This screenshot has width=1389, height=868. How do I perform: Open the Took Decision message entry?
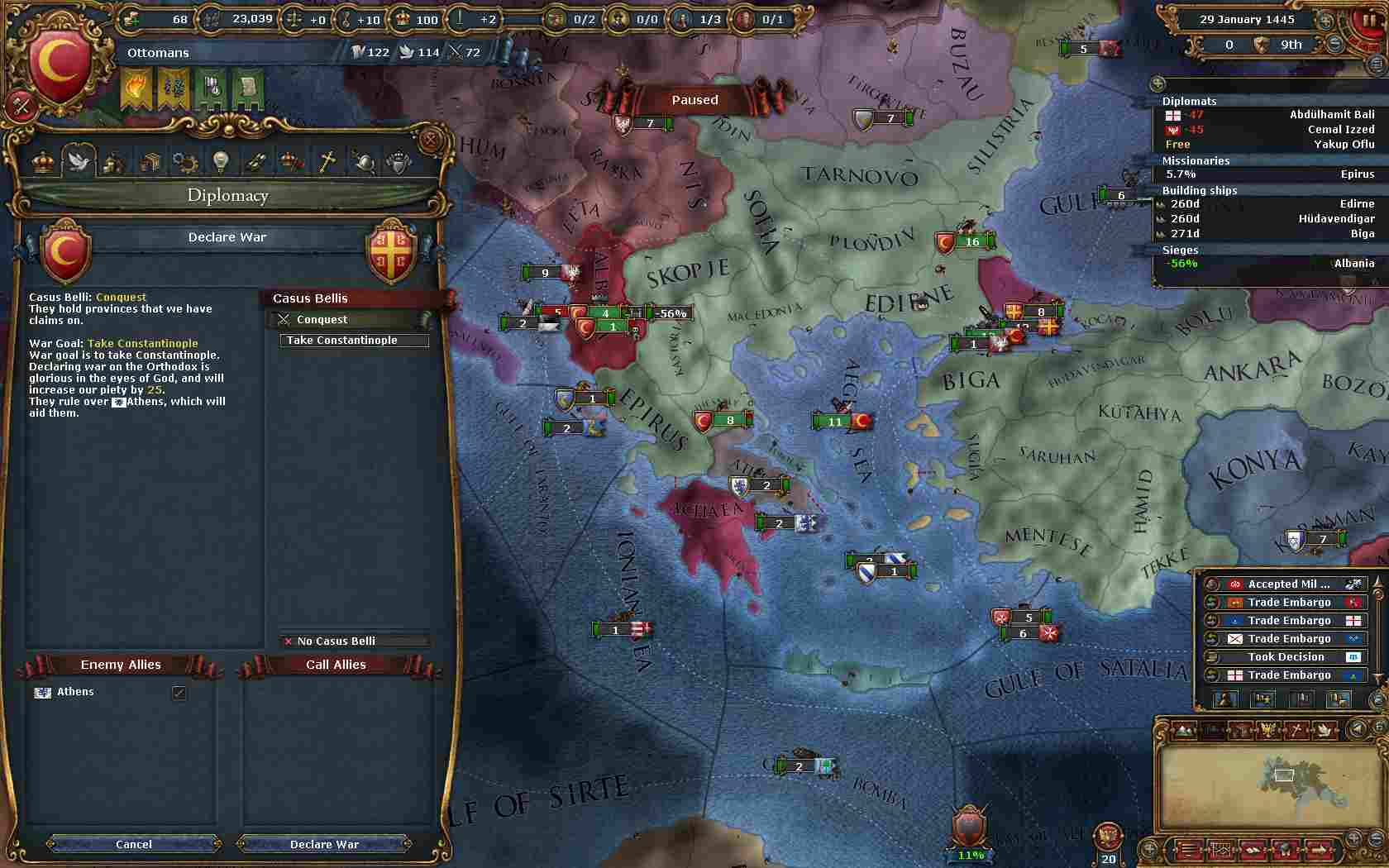(x=1286, y=656)
